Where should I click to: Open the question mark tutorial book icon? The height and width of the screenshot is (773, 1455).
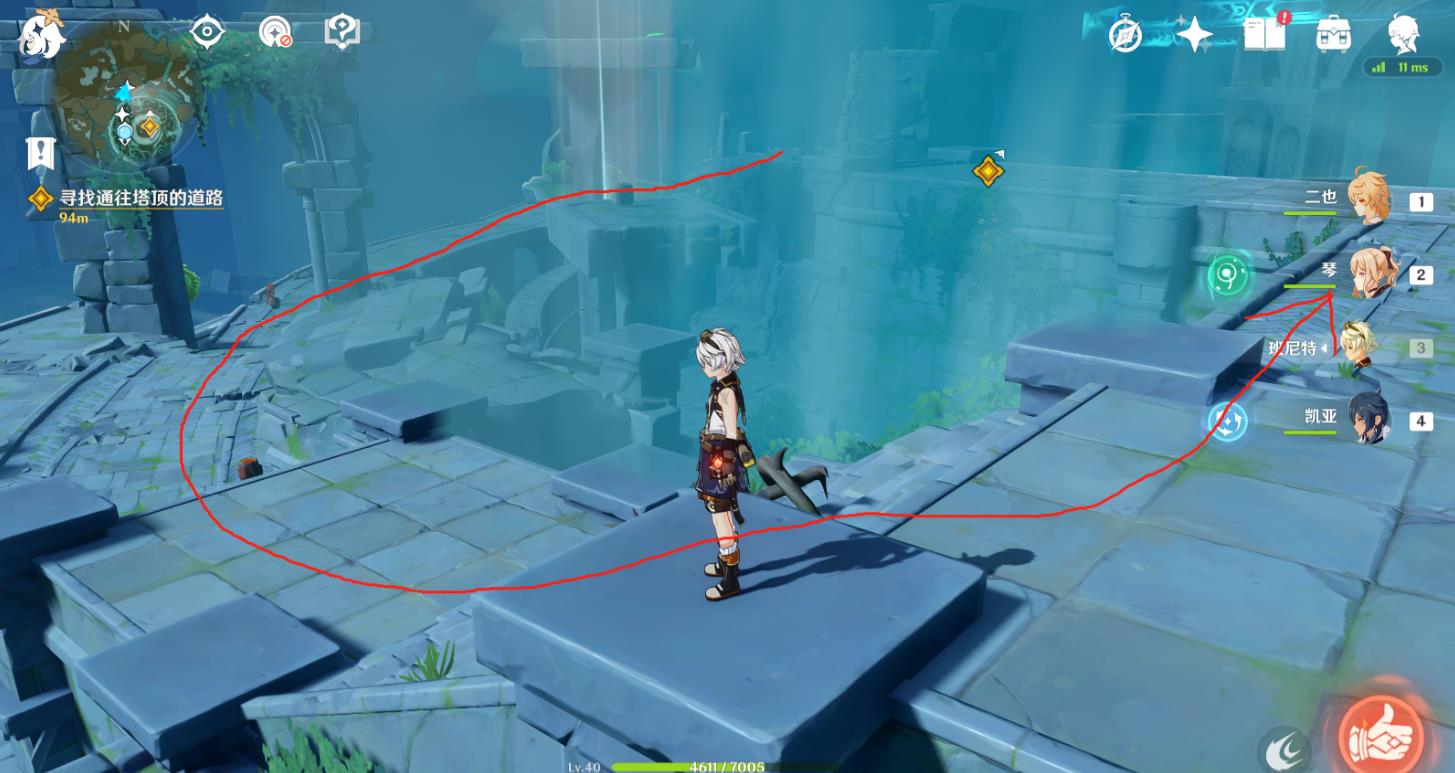341,32
